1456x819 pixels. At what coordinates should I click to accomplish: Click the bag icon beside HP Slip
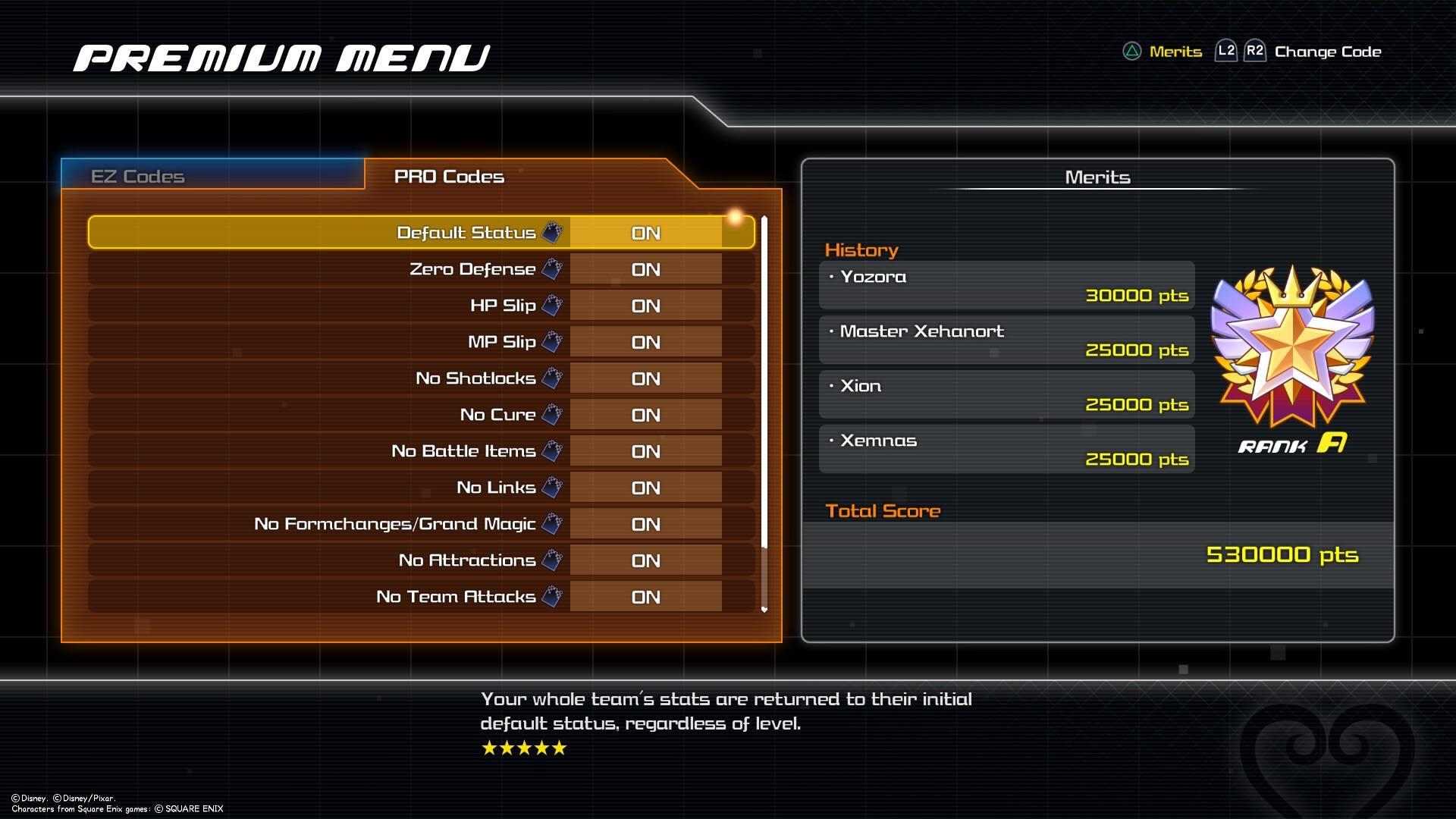point(551,304)
